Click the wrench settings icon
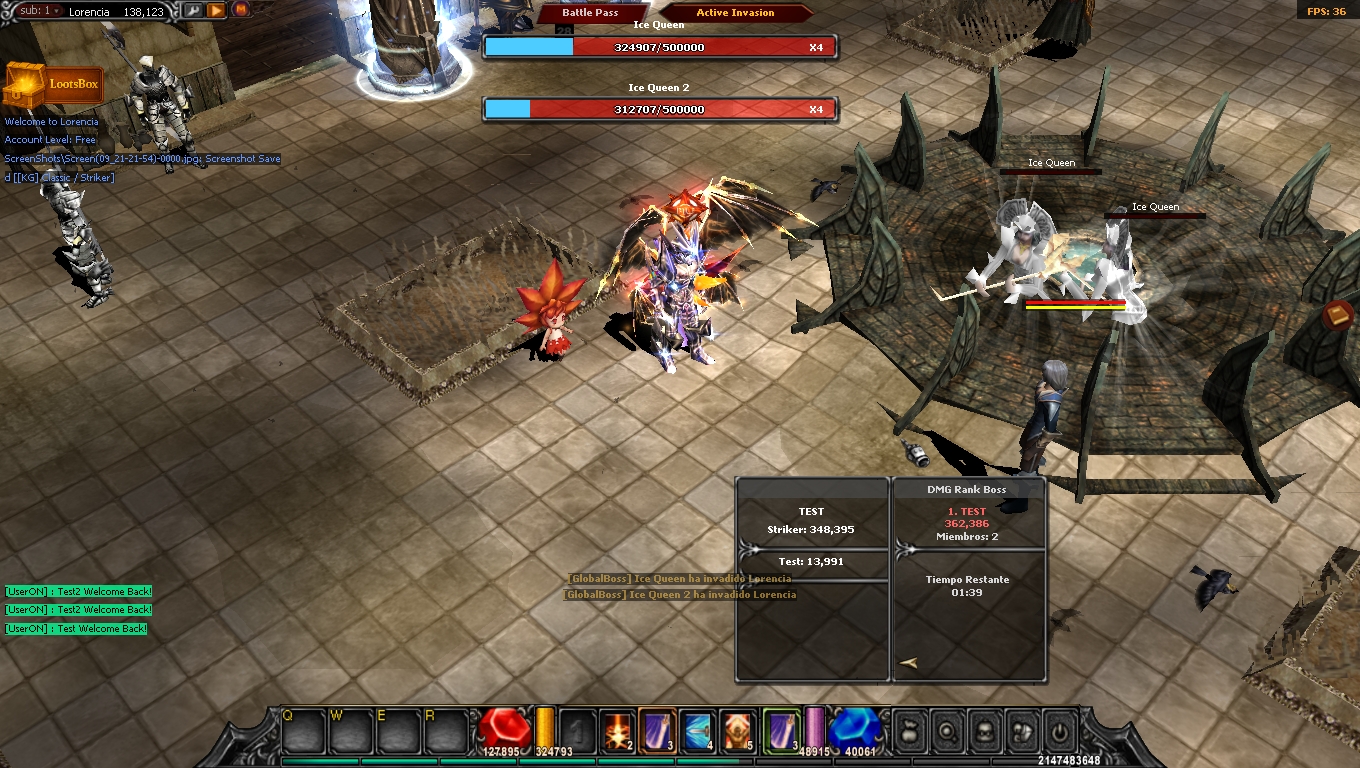The image size is (1360, 768). 192,10
